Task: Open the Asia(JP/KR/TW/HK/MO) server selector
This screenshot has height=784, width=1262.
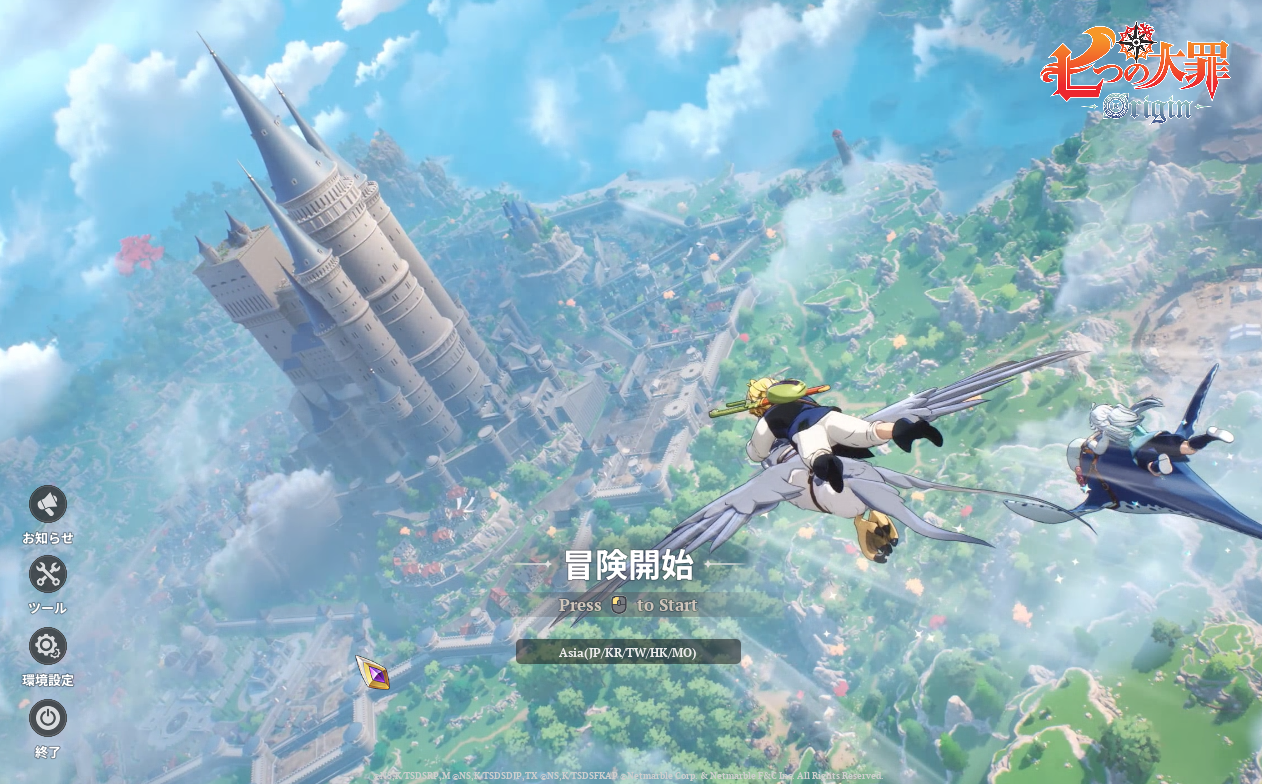Action: click(628, 653)
